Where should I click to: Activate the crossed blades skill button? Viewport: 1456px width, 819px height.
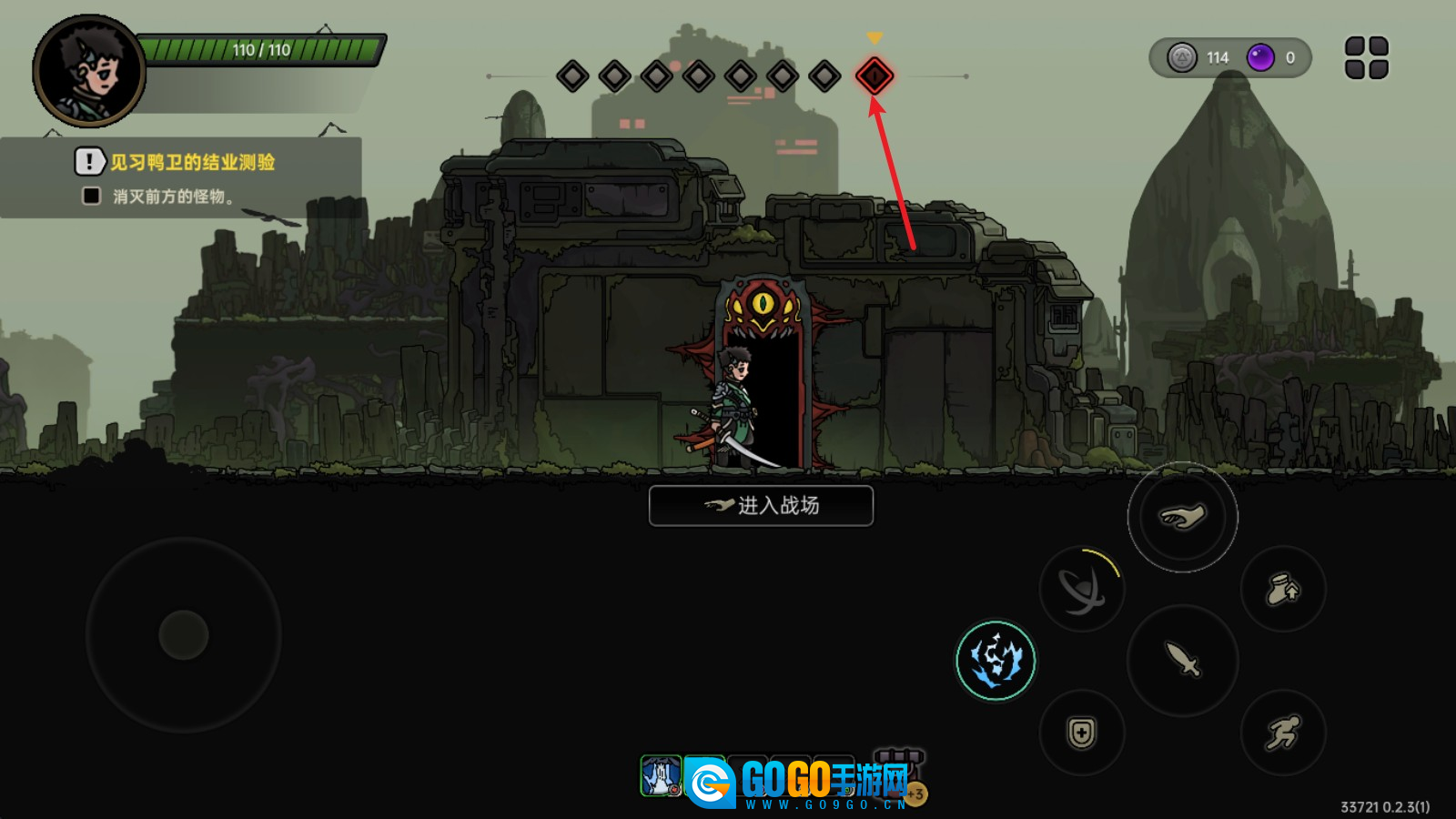coord(1081,590)
